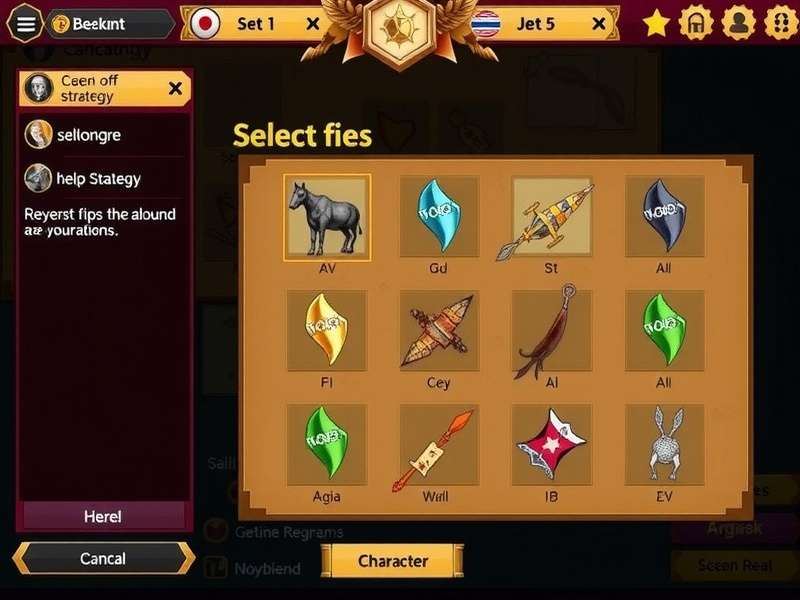Screen dimensions: 800x600
Task: Open the hamburger menu
Action: pyautogui.click(x=26, y=24)
